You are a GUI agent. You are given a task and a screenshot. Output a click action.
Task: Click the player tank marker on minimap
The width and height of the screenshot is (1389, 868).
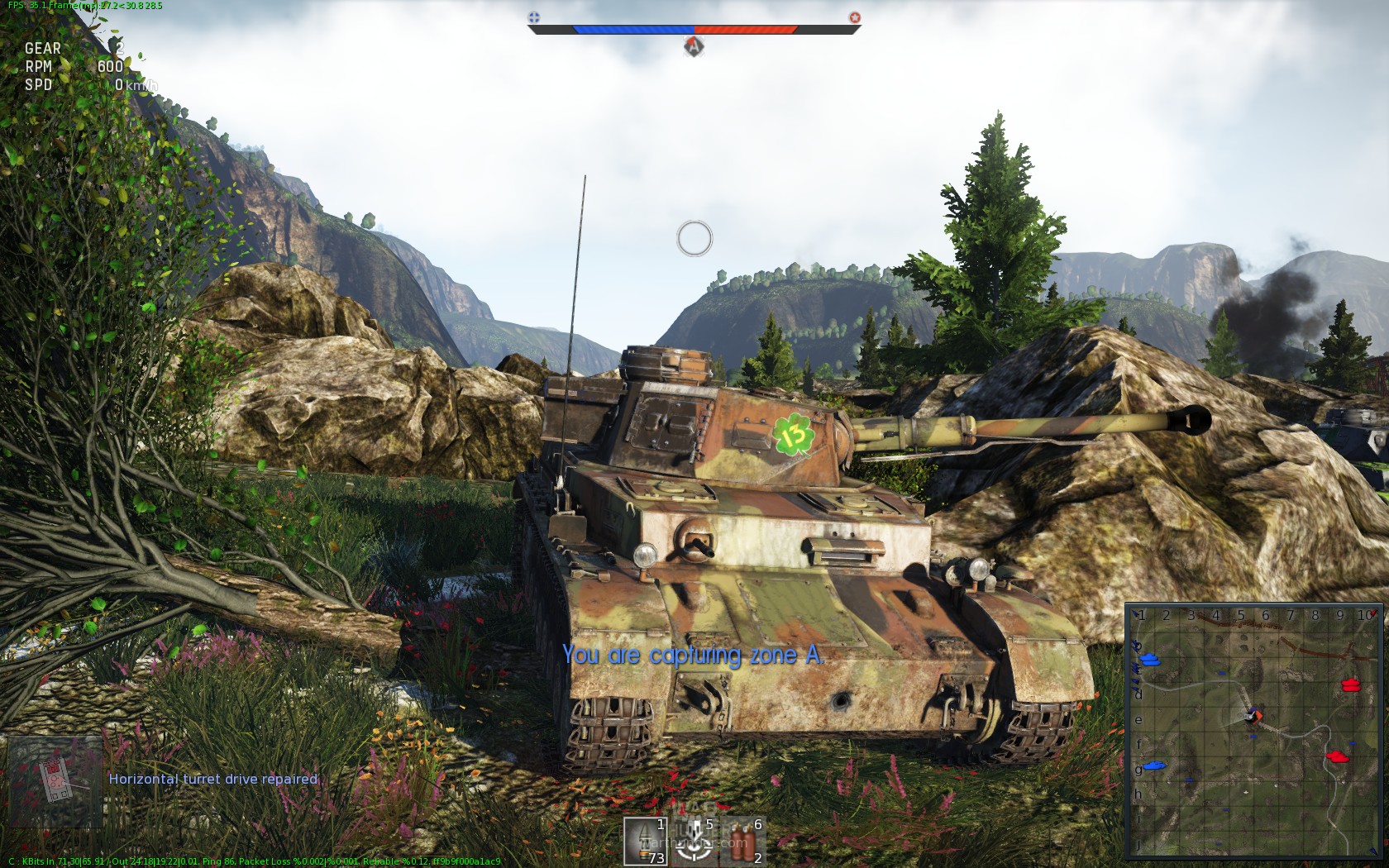(x=1254, y=716)
